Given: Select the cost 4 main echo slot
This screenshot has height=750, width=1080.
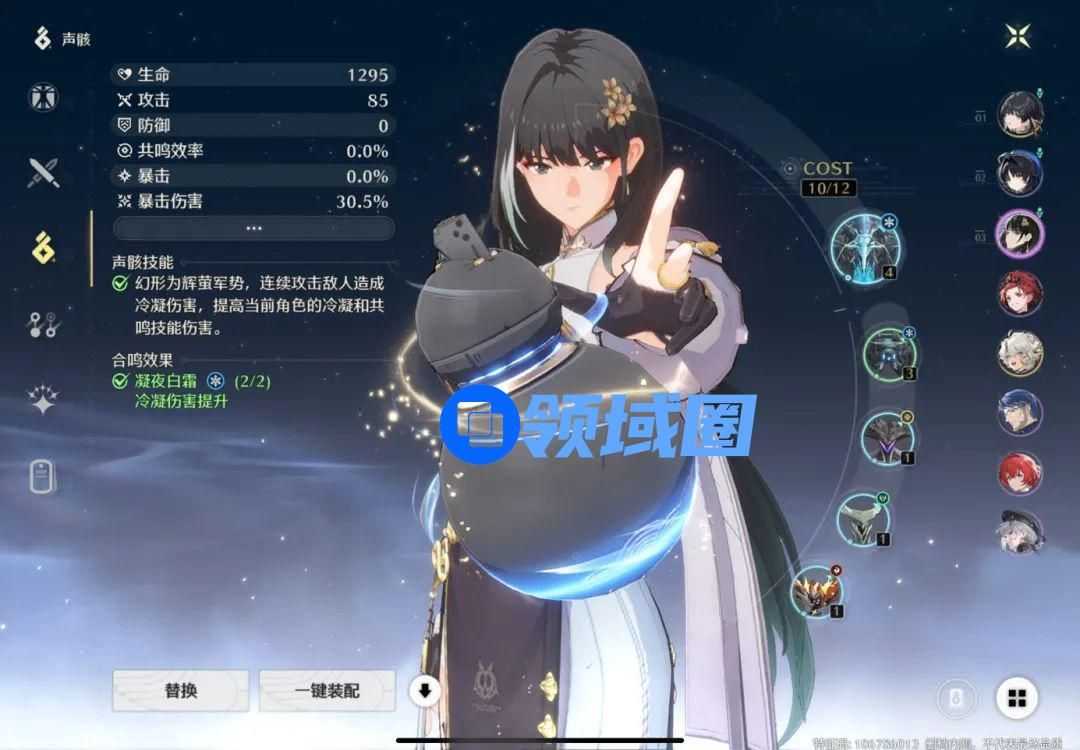Looking at the screenshot, I should 864,245.
